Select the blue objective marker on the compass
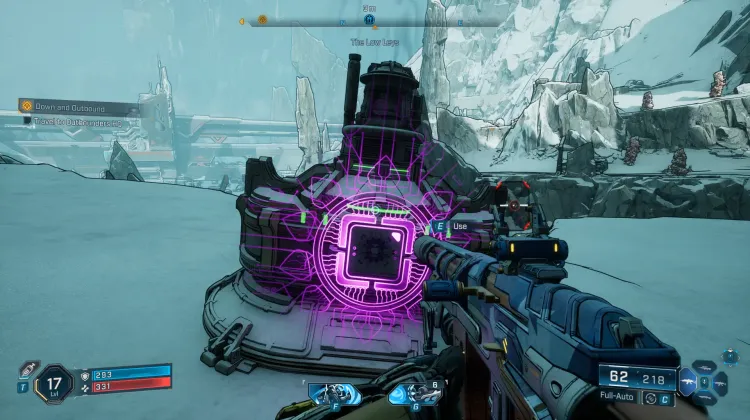The height and width of the screenshot is (420, 750). click(x=369, y=19)
